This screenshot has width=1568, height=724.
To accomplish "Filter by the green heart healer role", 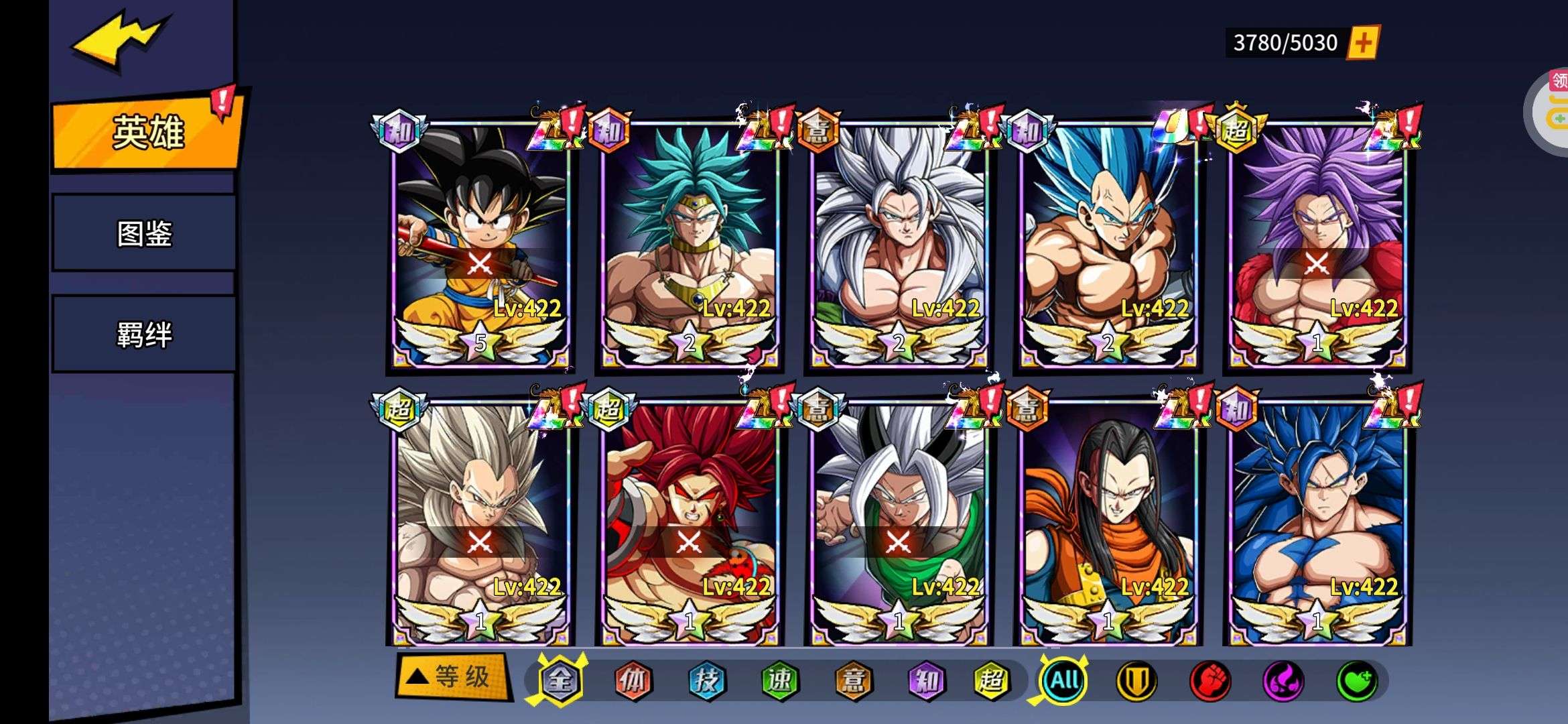I will point(1357,681).
